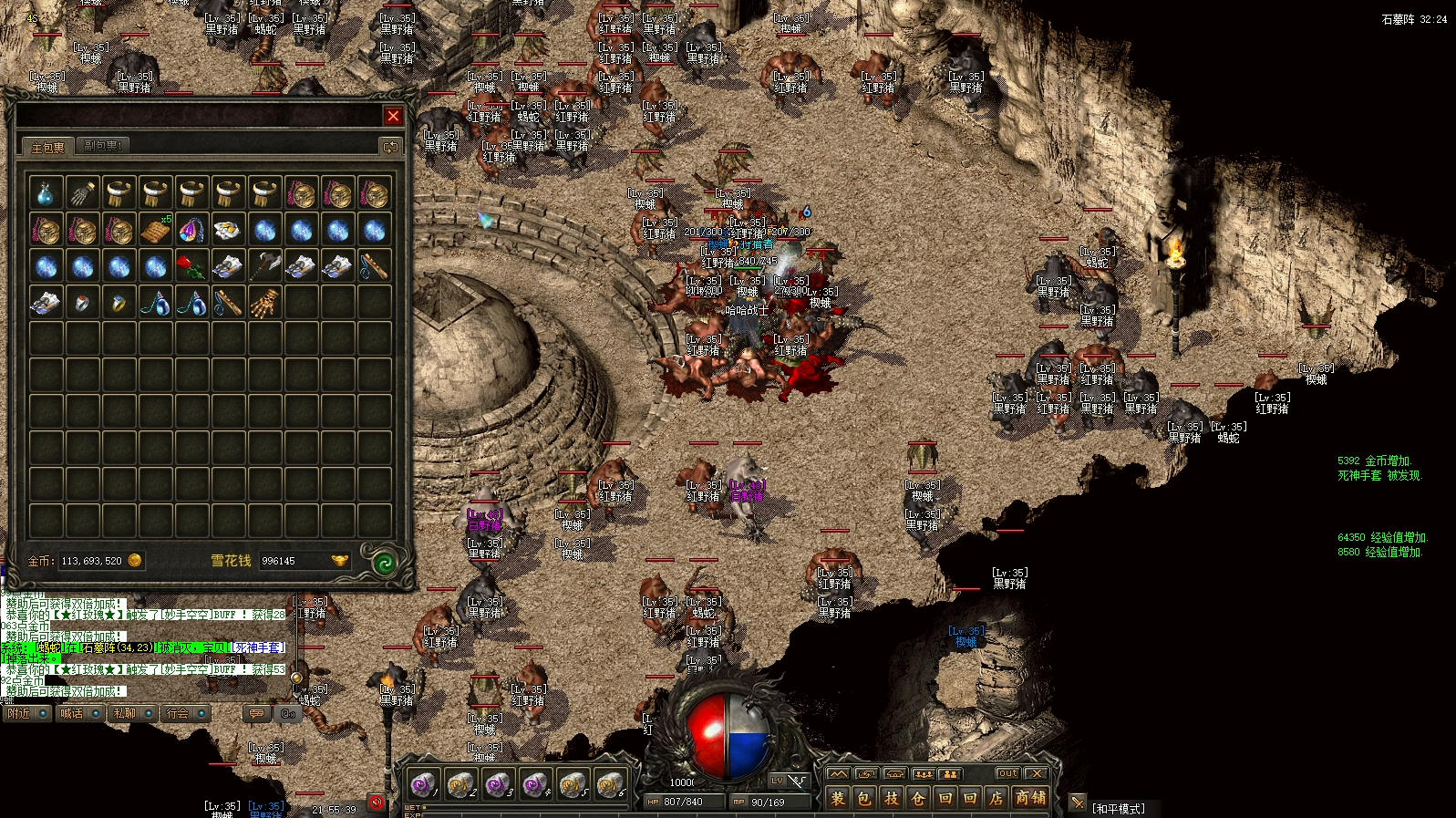Screen dimensions: 1456x818
Task: Pick the red rose item in inventory
Action: 191,266
